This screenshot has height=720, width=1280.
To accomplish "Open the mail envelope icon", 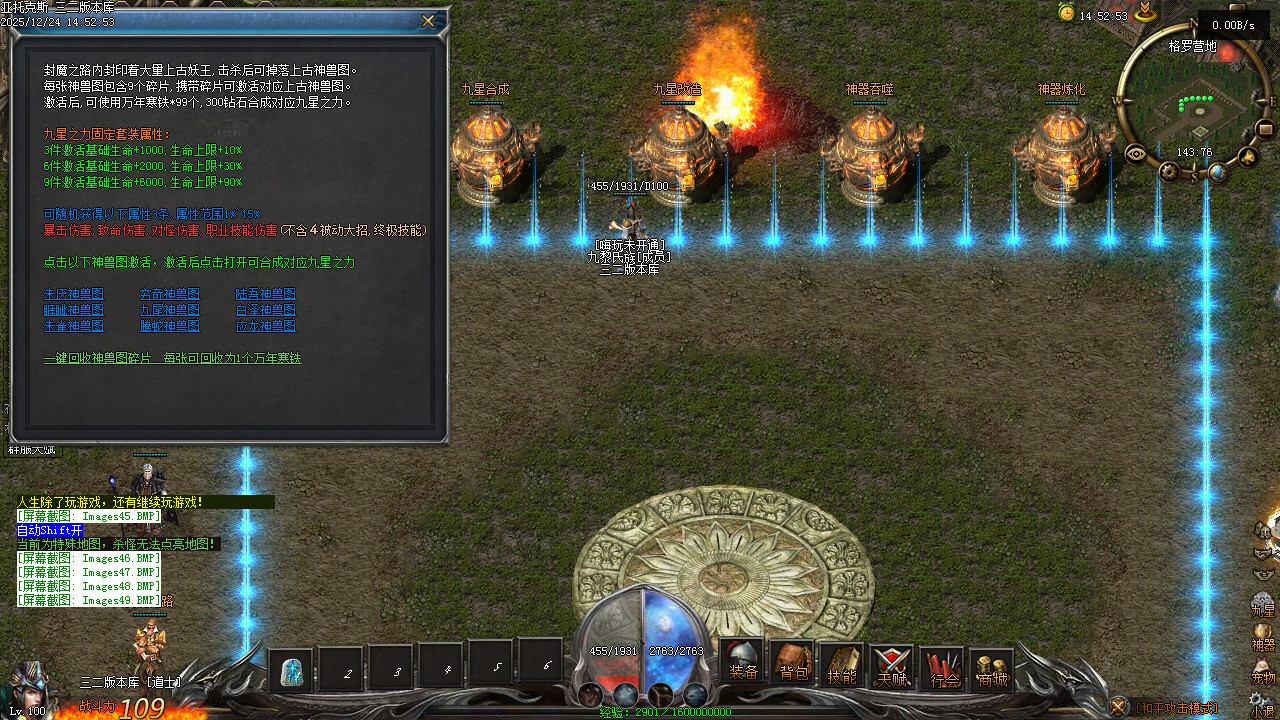I will [1264, 128].
